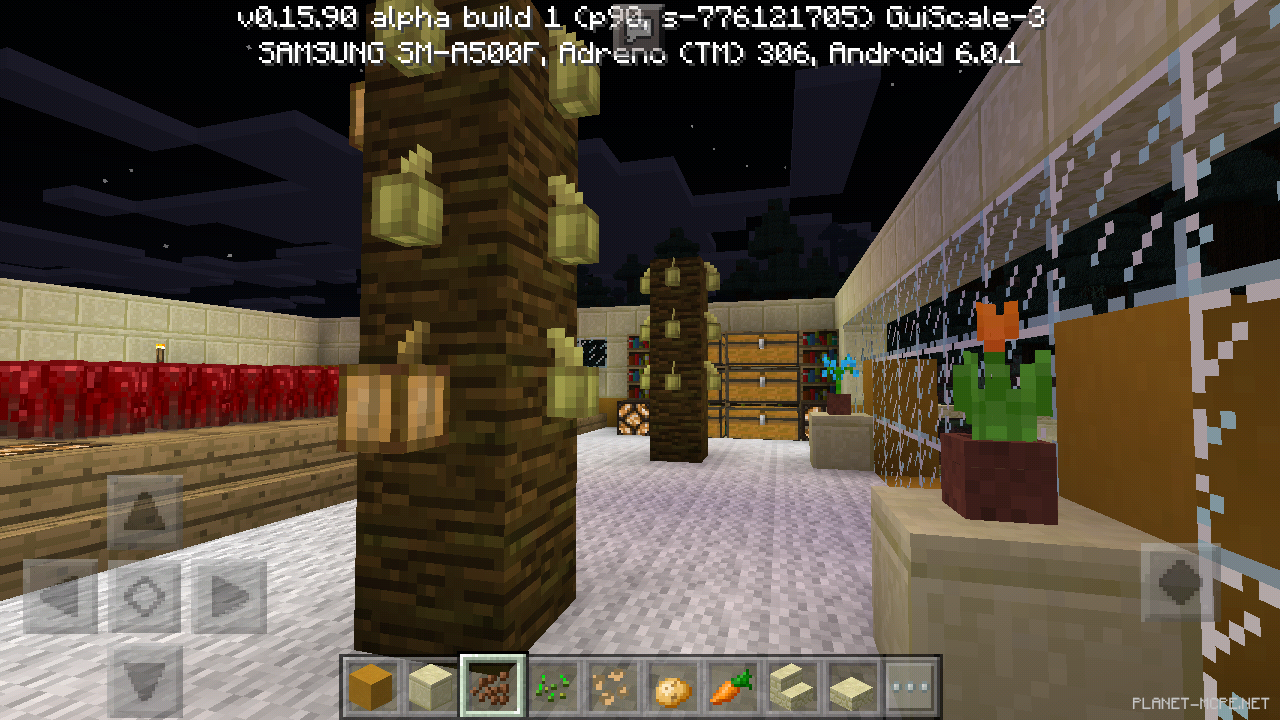Select the seeds item in the hotbar

tap(551, 683)
